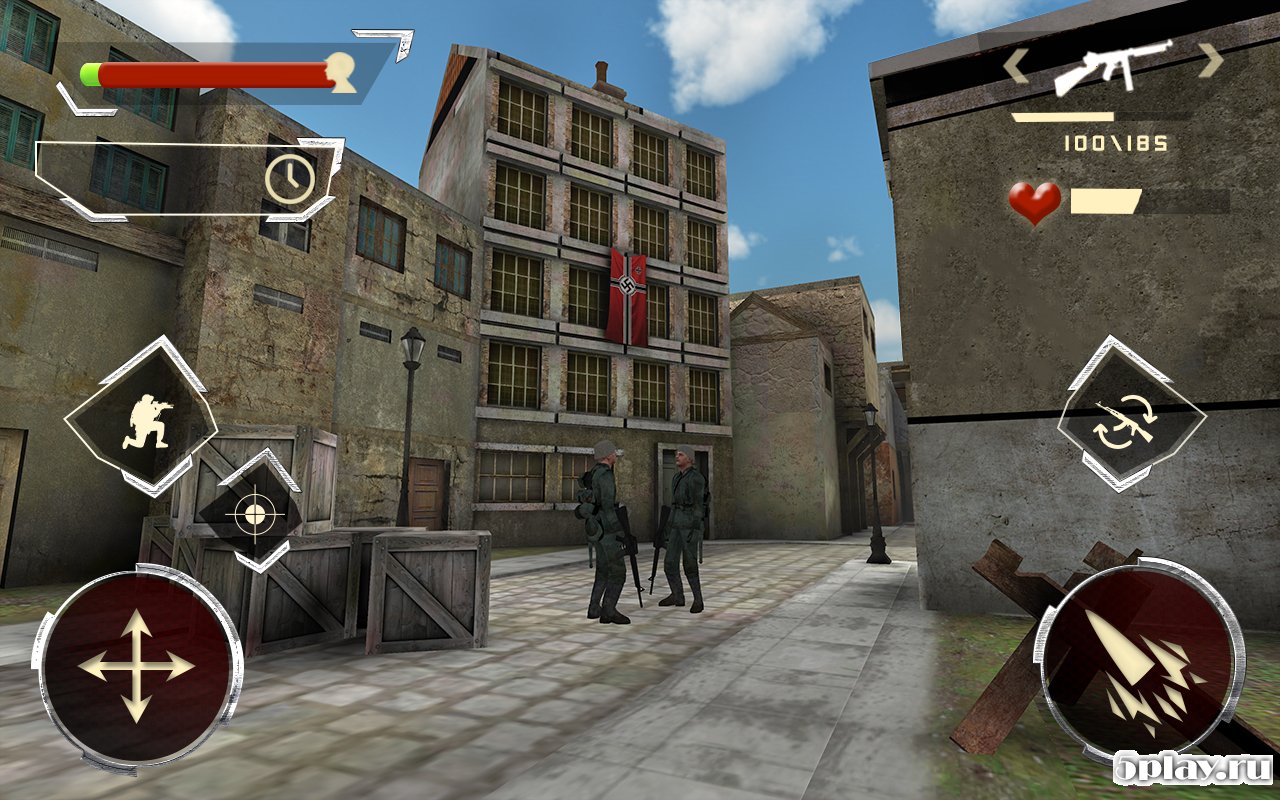Switch to next weapon with right arrow

[x=1210, y=61]
